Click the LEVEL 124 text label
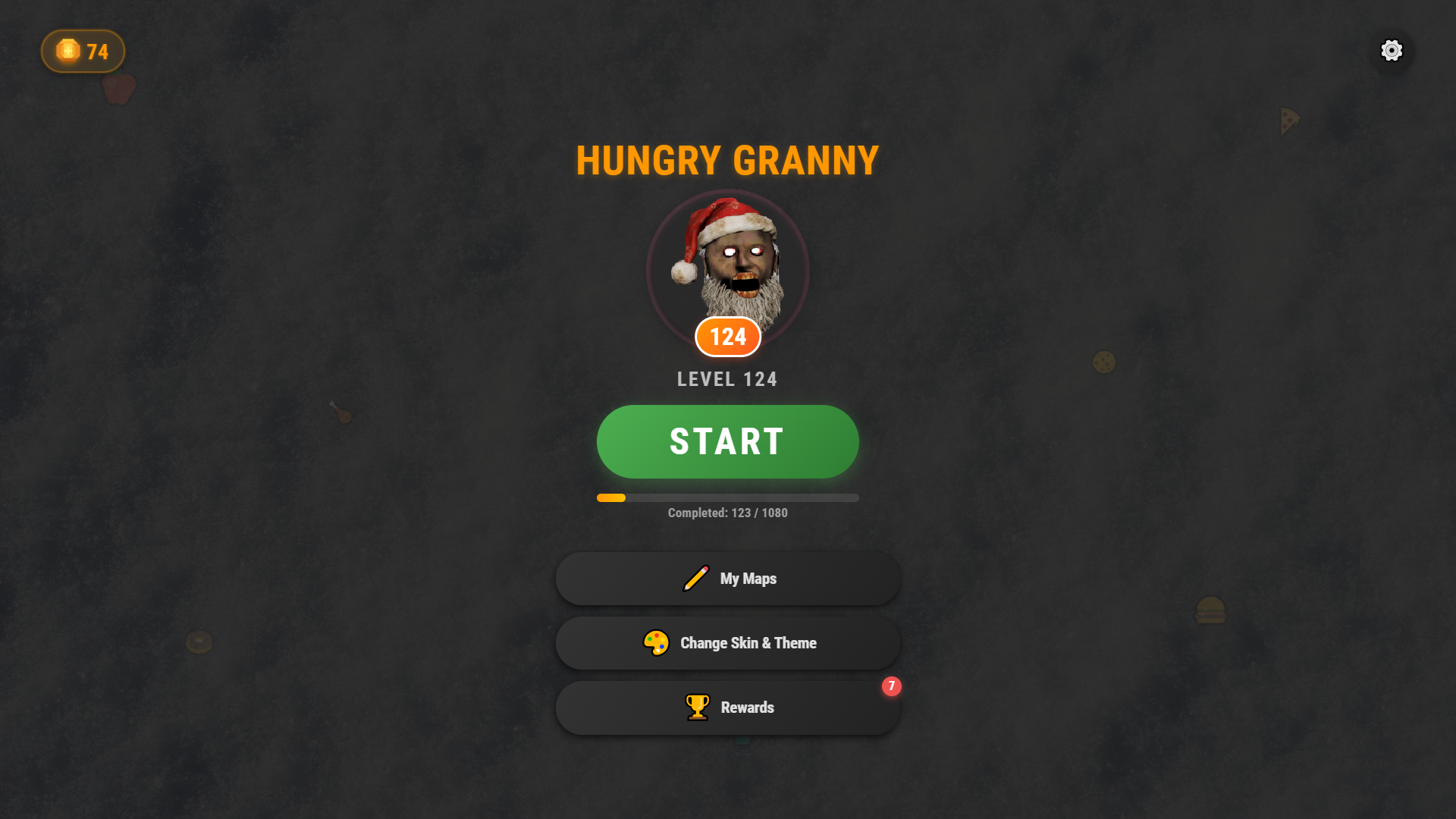Screen dimensions: 1456x819 coord(726,379)
